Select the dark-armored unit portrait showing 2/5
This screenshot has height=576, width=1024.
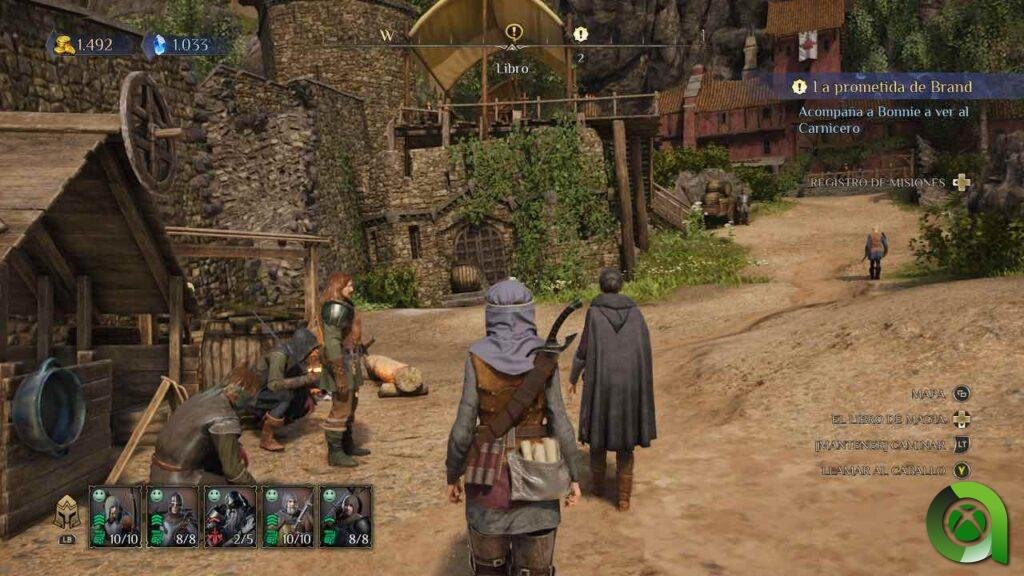(230, 516)
